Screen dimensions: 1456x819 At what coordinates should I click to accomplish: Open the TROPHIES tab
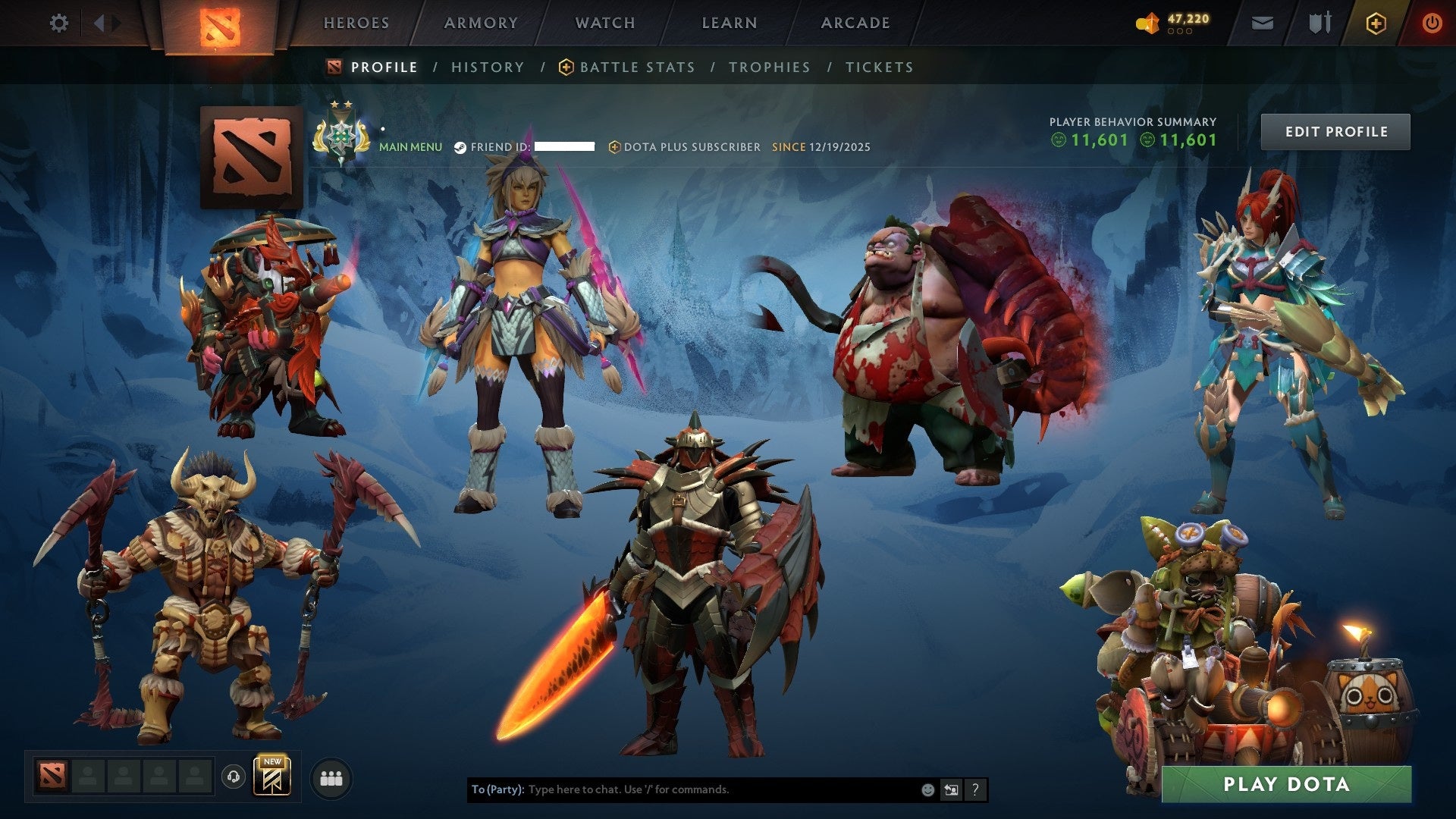(x=769, y=67)
